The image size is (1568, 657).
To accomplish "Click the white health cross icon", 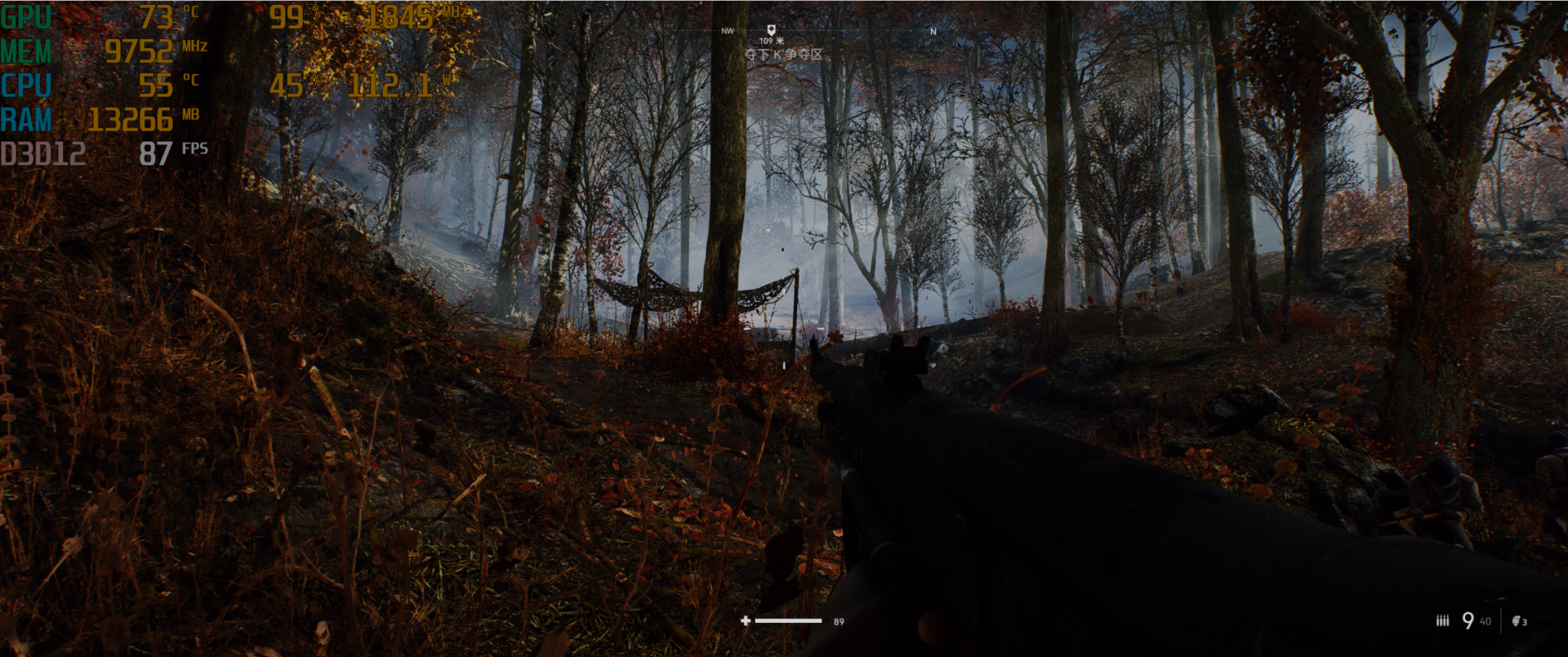I will pyautogui.click(x=745, y=621).
